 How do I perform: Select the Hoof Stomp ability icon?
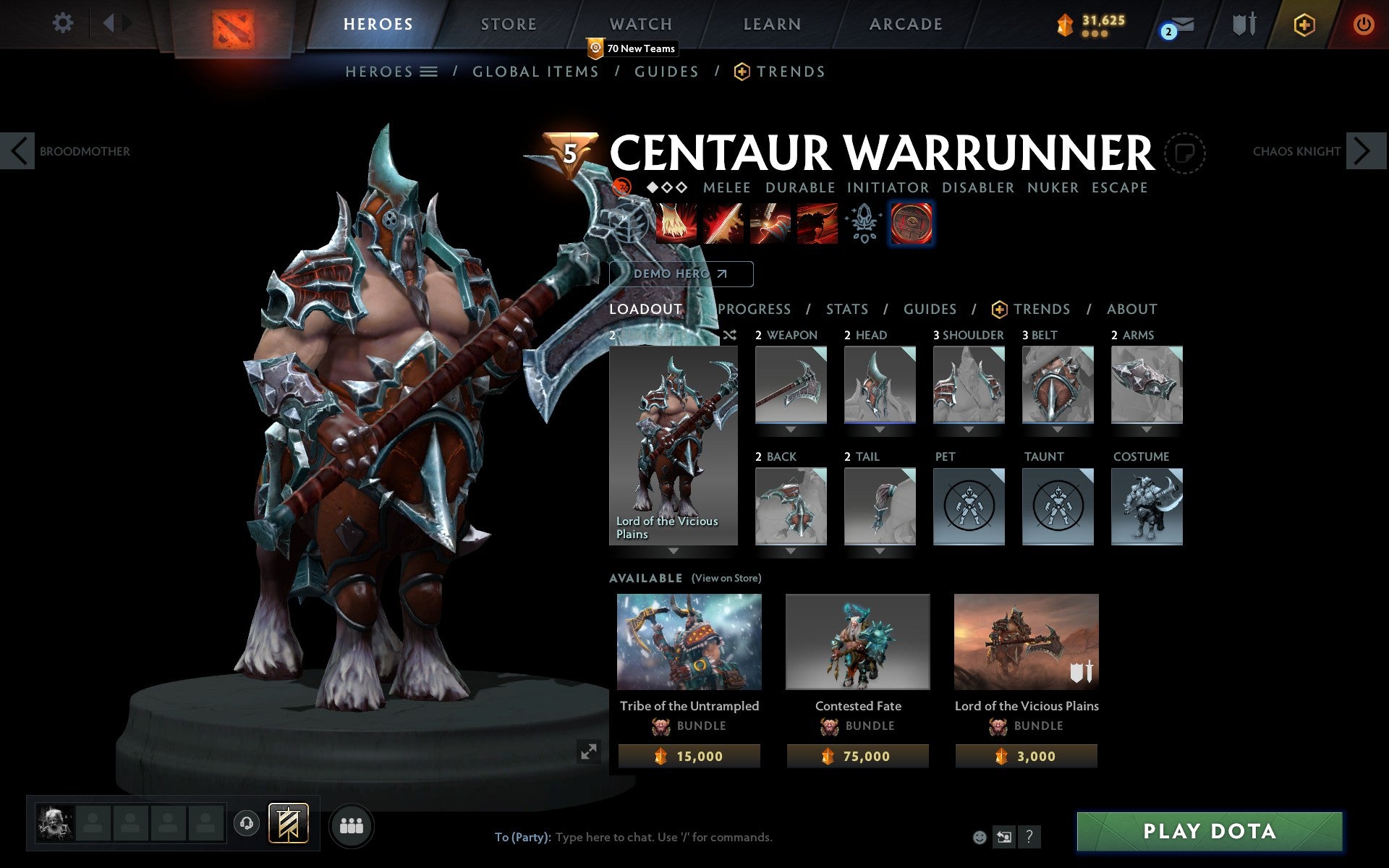point(676,224)
